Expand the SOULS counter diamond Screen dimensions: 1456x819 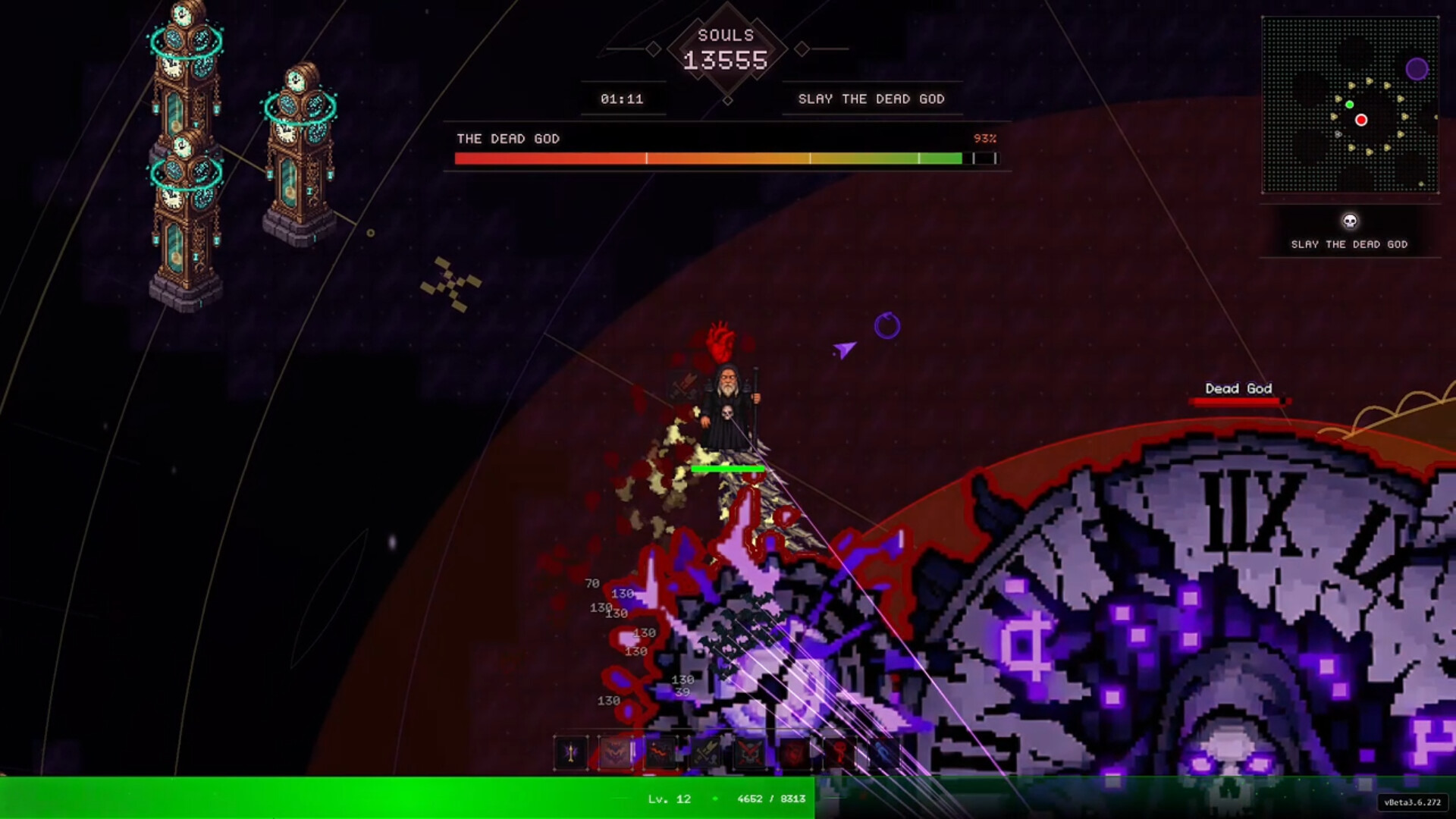(x=727, y=49)
